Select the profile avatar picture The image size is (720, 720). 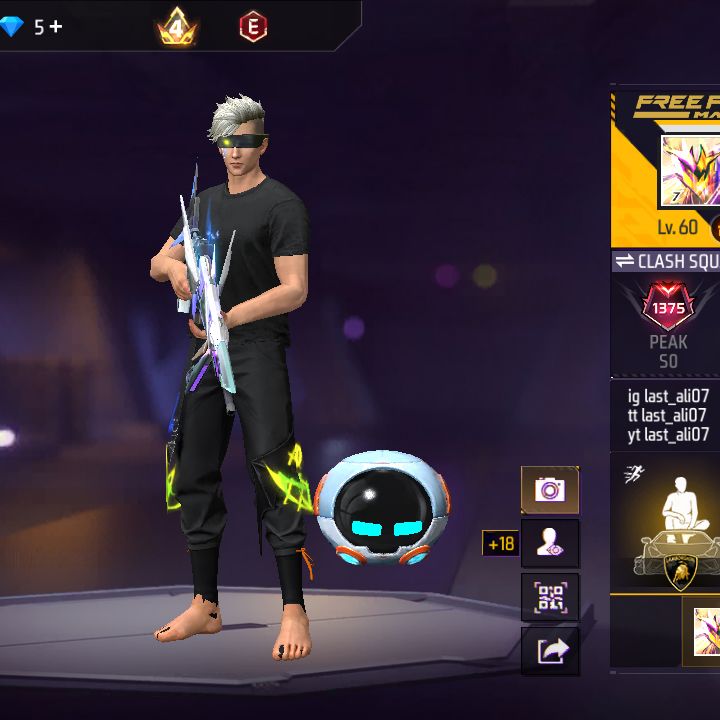pos(690,170)
